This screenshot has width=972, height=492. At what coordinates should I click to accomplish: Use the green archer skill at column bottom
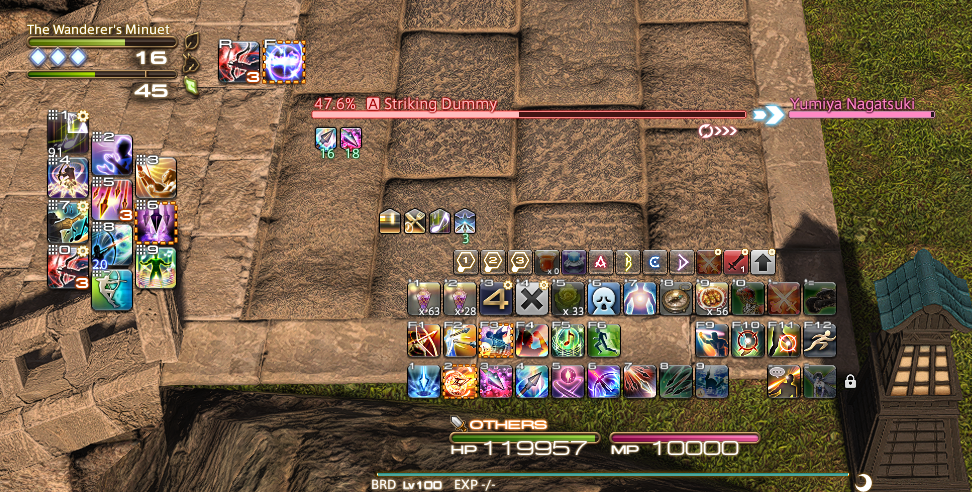coord(112,290)
